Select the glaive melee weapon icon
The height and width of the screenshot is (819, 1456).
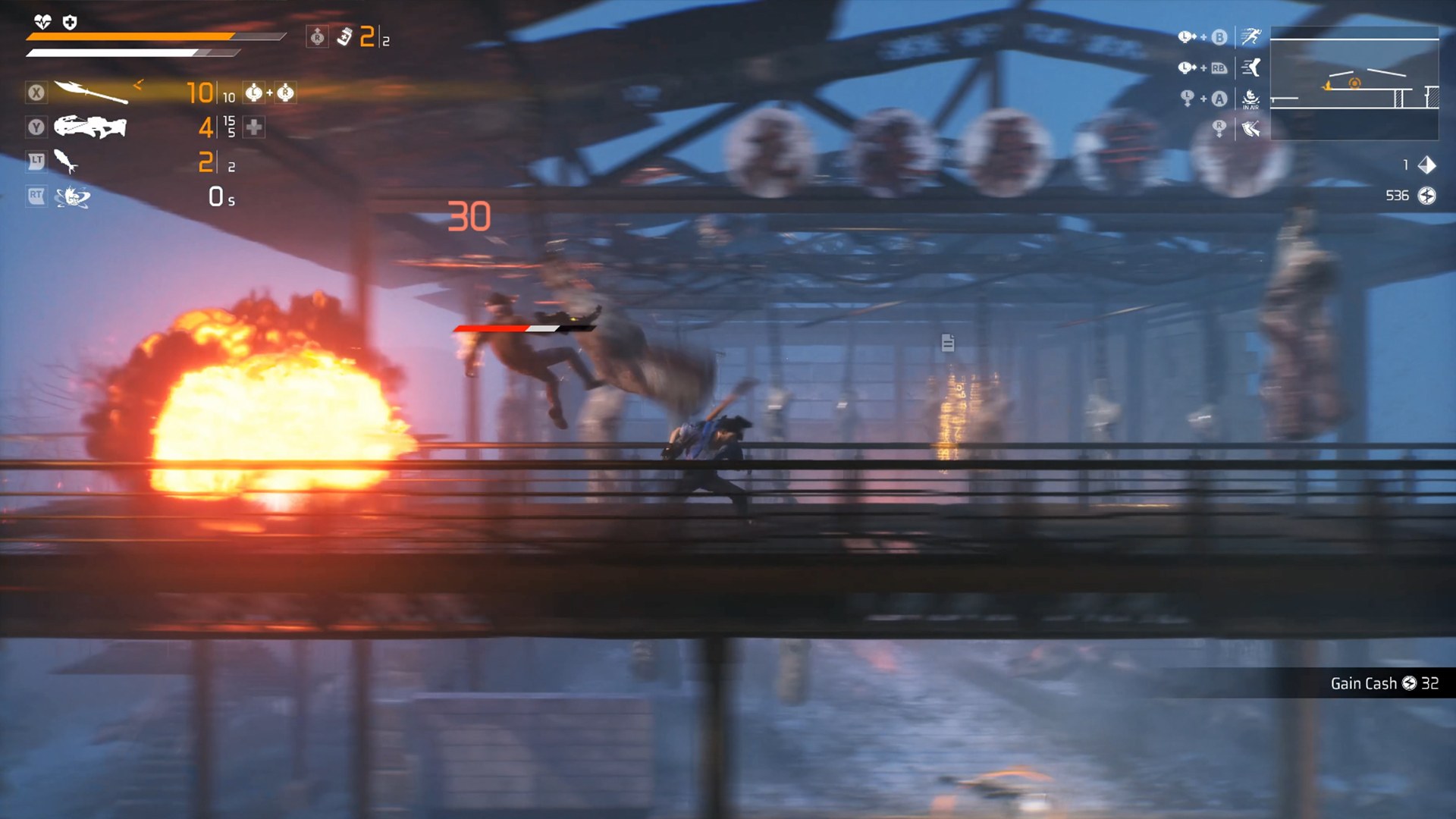tap(91, 92)
